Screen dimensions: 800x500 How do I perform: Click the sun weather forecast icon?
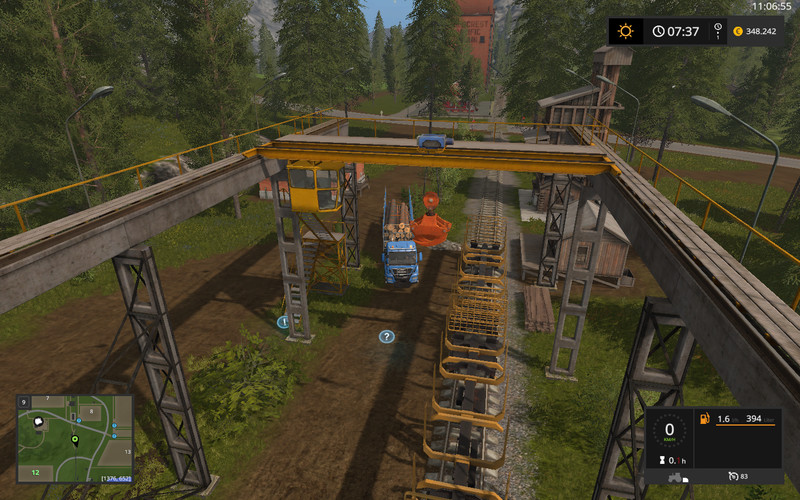click(625, 31)
